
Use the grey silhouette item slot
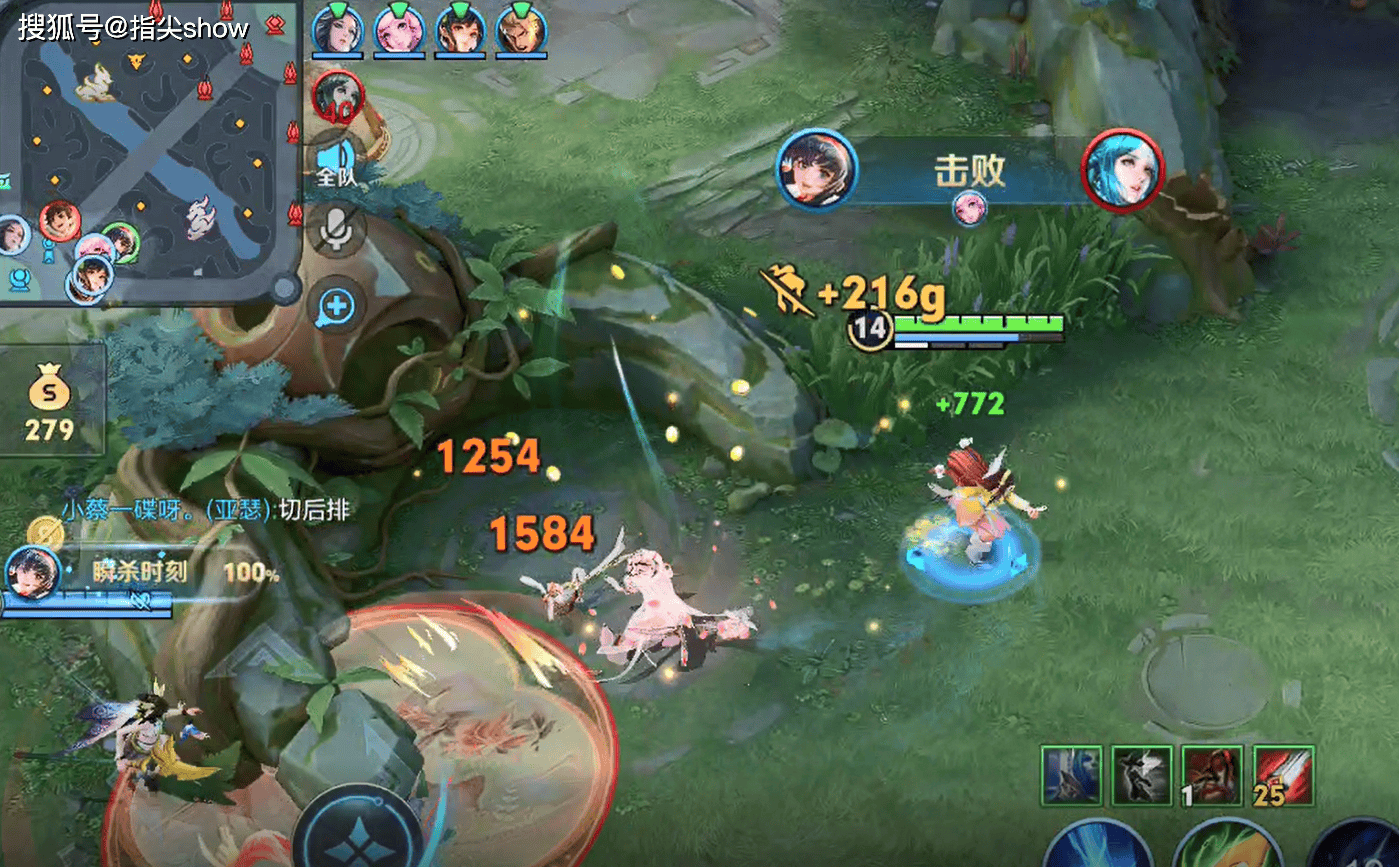pyautogui.click(x=1141, y=776)
